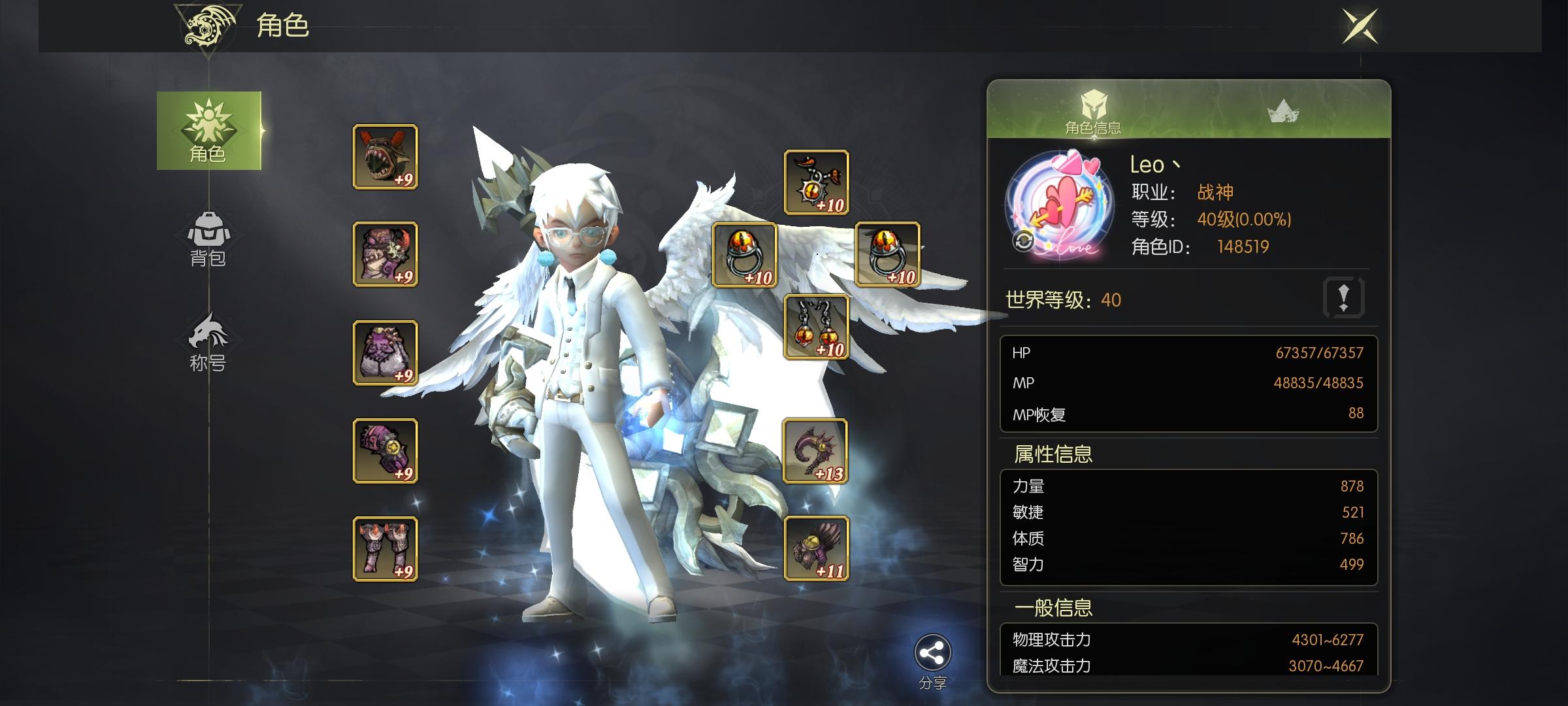Open the +9 chest armor slot

tap(384, 255)
